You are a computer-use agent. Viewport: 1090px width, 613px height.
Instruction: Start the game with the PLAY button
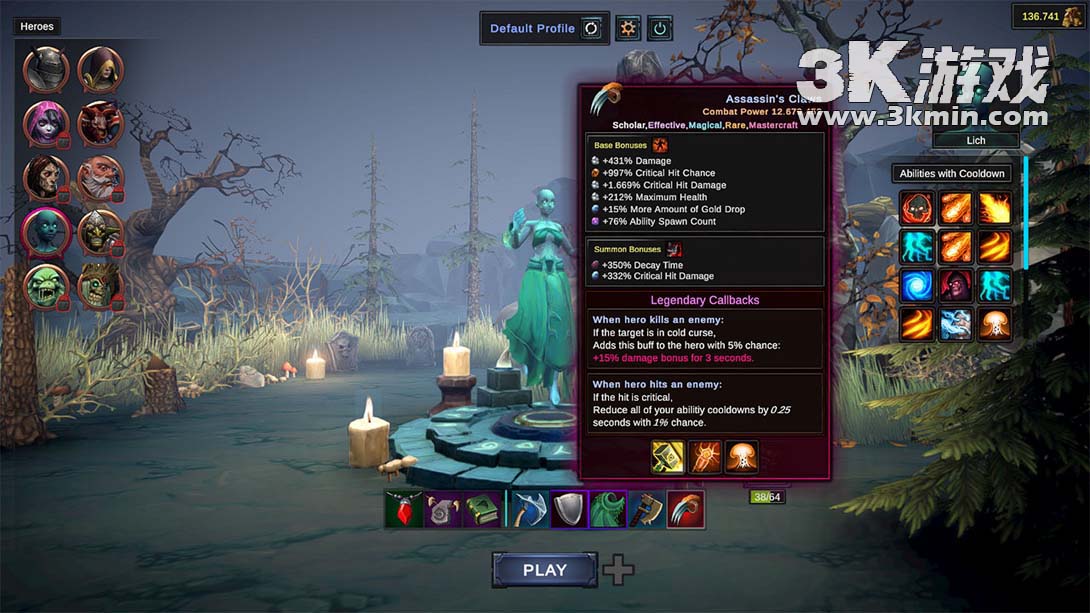[545, 570]
